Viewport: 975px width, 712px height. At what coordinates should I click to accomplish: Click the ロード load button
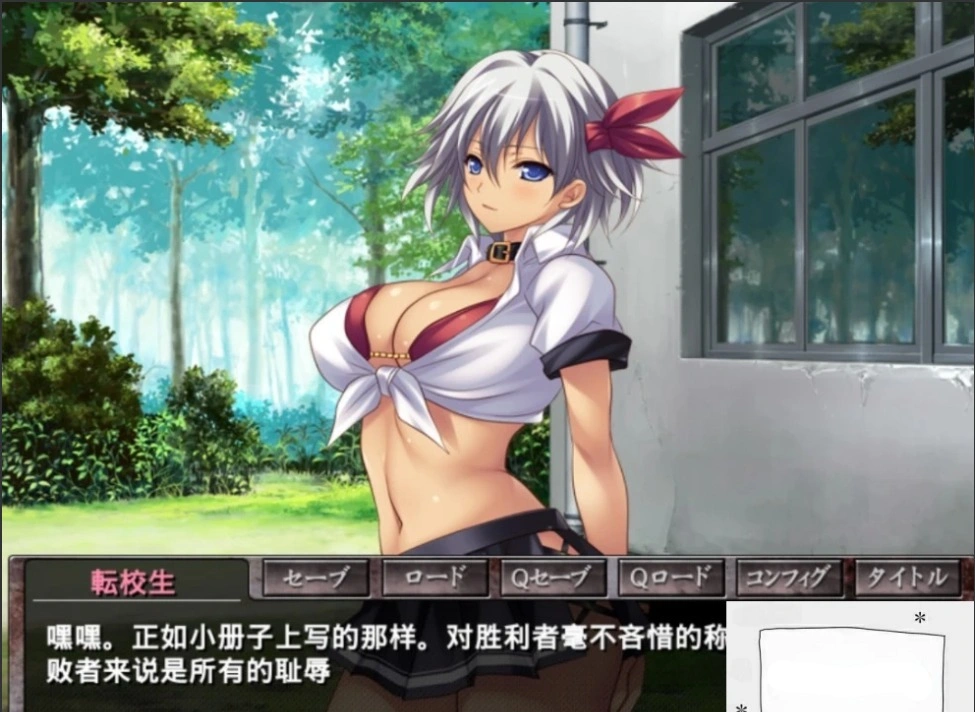click(435, 577)
